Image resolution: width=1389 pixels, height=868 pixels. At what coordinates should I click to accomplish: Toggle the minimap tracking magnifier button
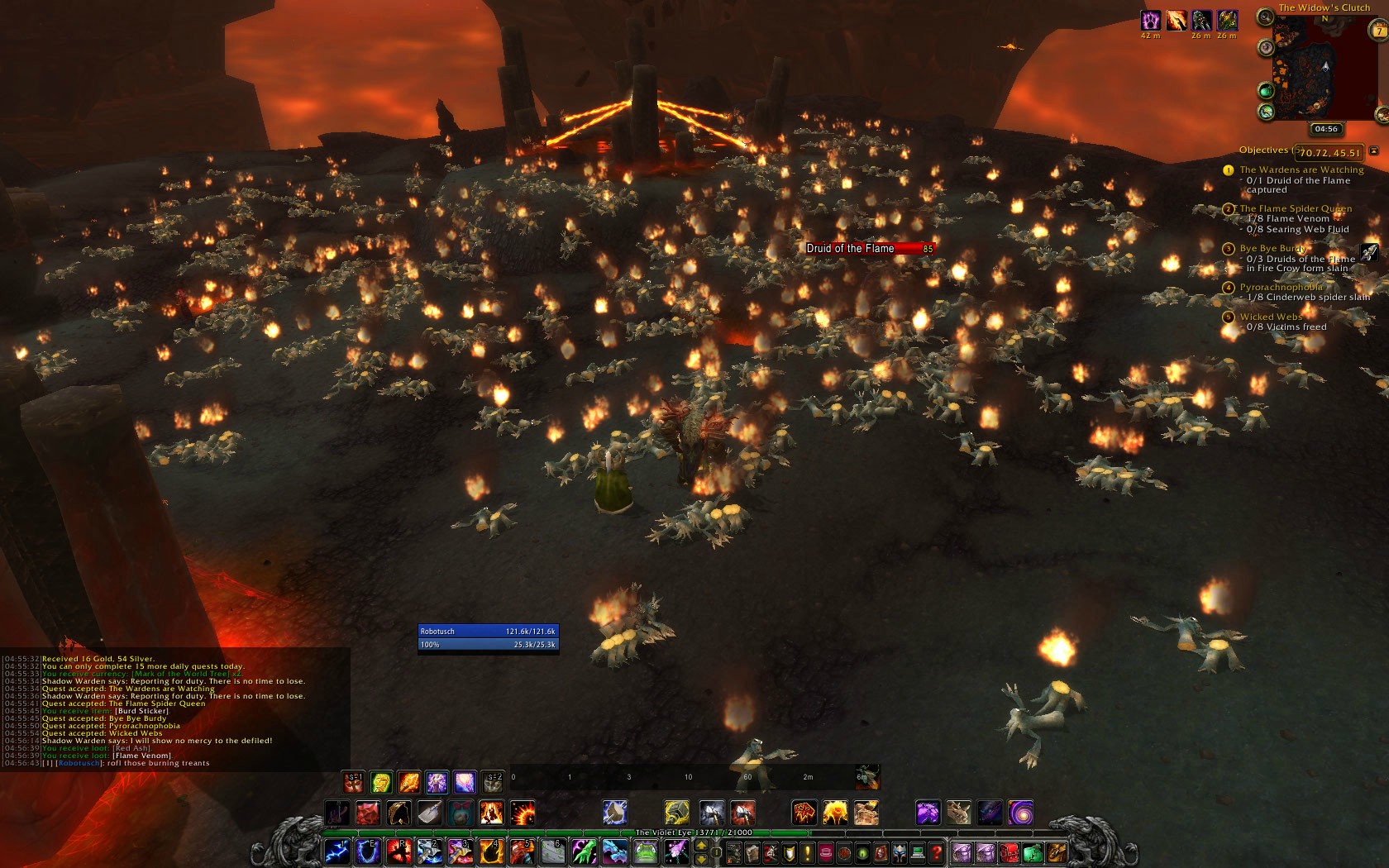click(1265, 18)
